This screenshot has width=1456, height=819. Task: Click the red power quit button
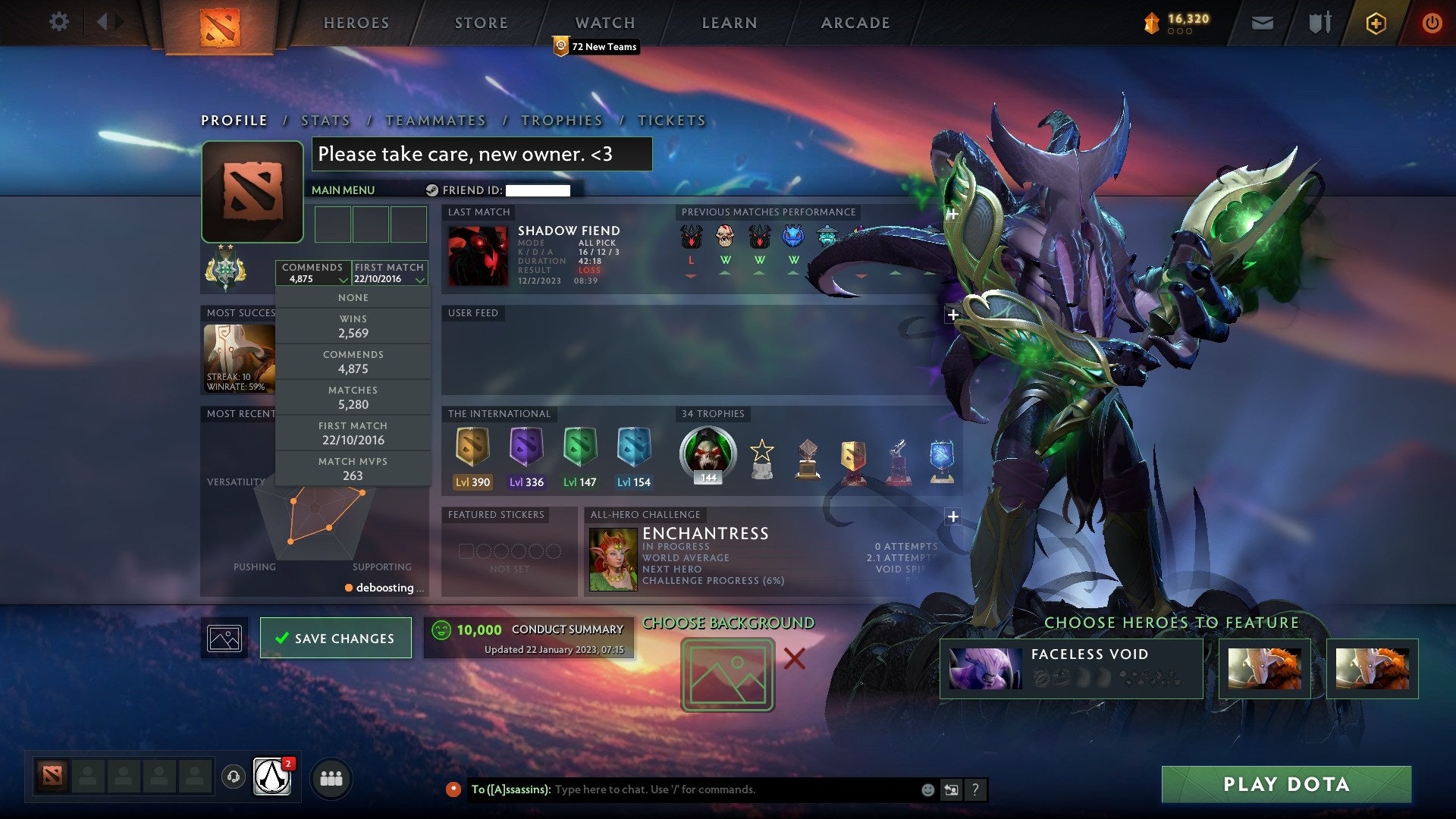[x=1432, y=23]
